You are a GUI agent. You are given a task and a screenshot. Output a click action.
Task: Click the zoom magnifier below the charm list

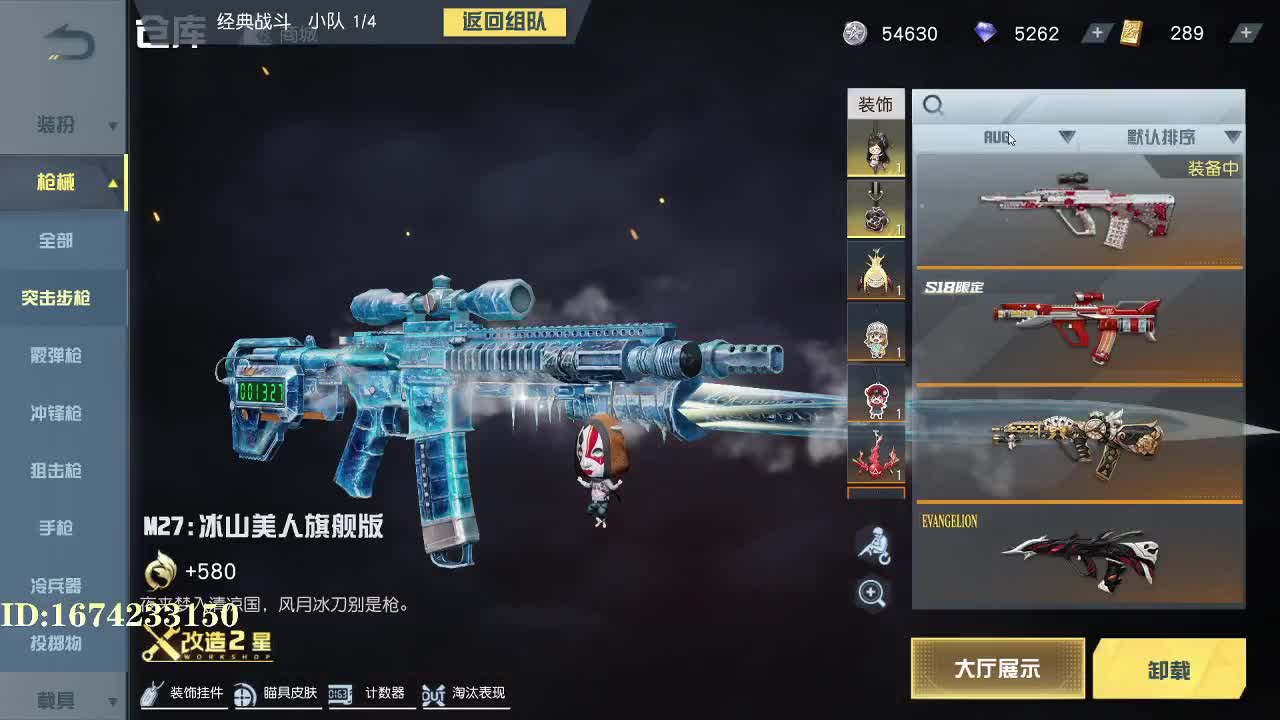874,592
